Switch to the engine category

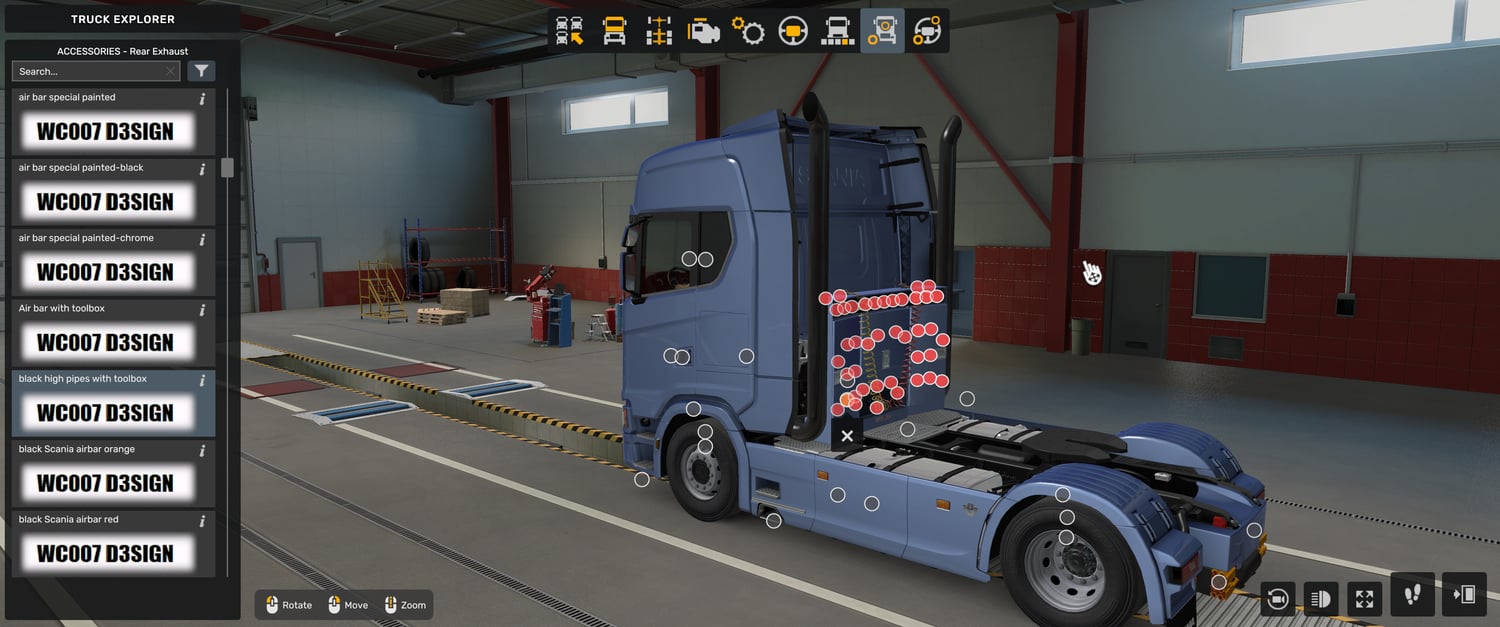tap(703, 31)
